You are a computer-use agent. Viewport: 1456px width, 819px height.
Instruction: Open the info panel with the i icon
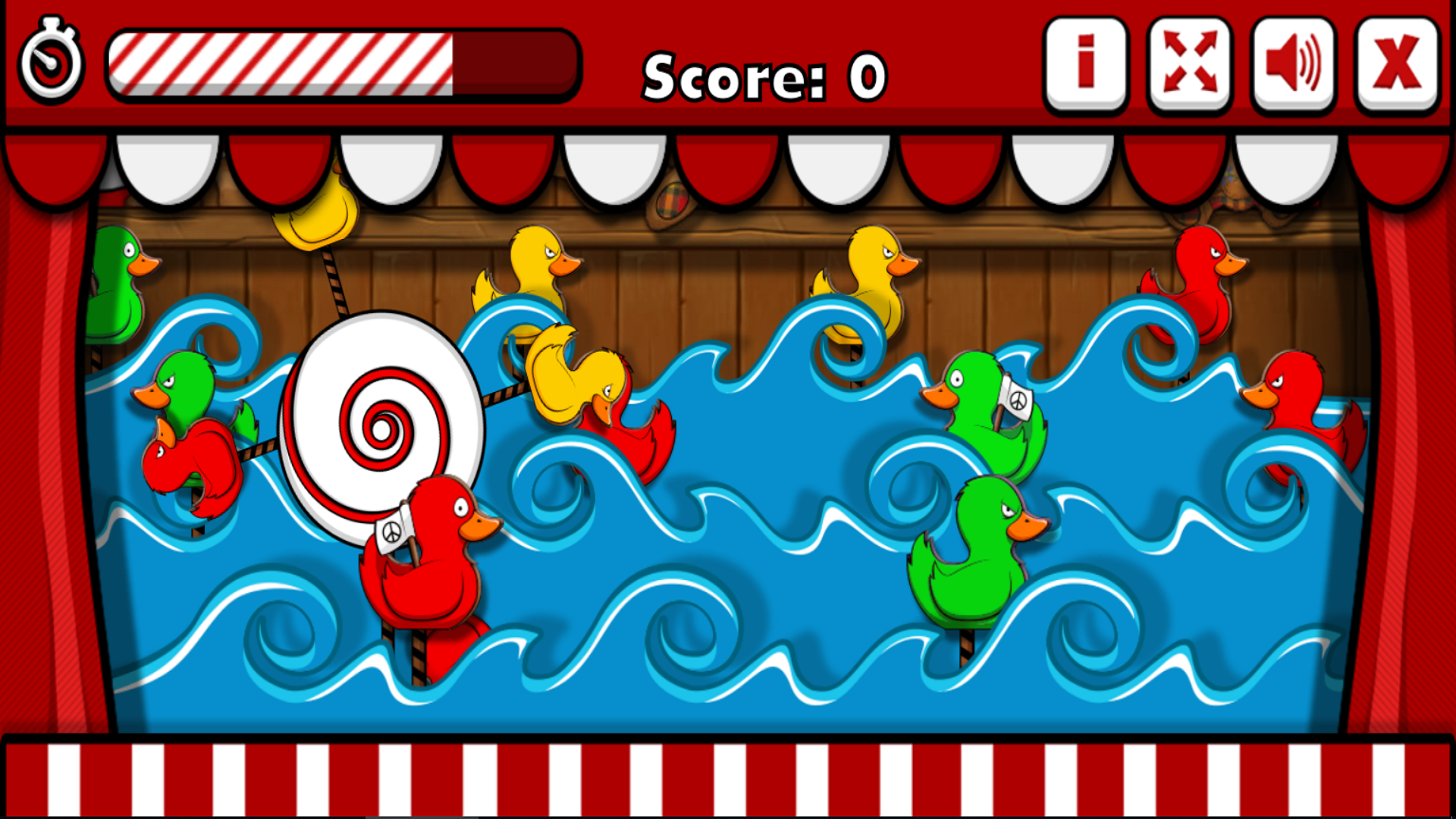tap(1086, 65)
